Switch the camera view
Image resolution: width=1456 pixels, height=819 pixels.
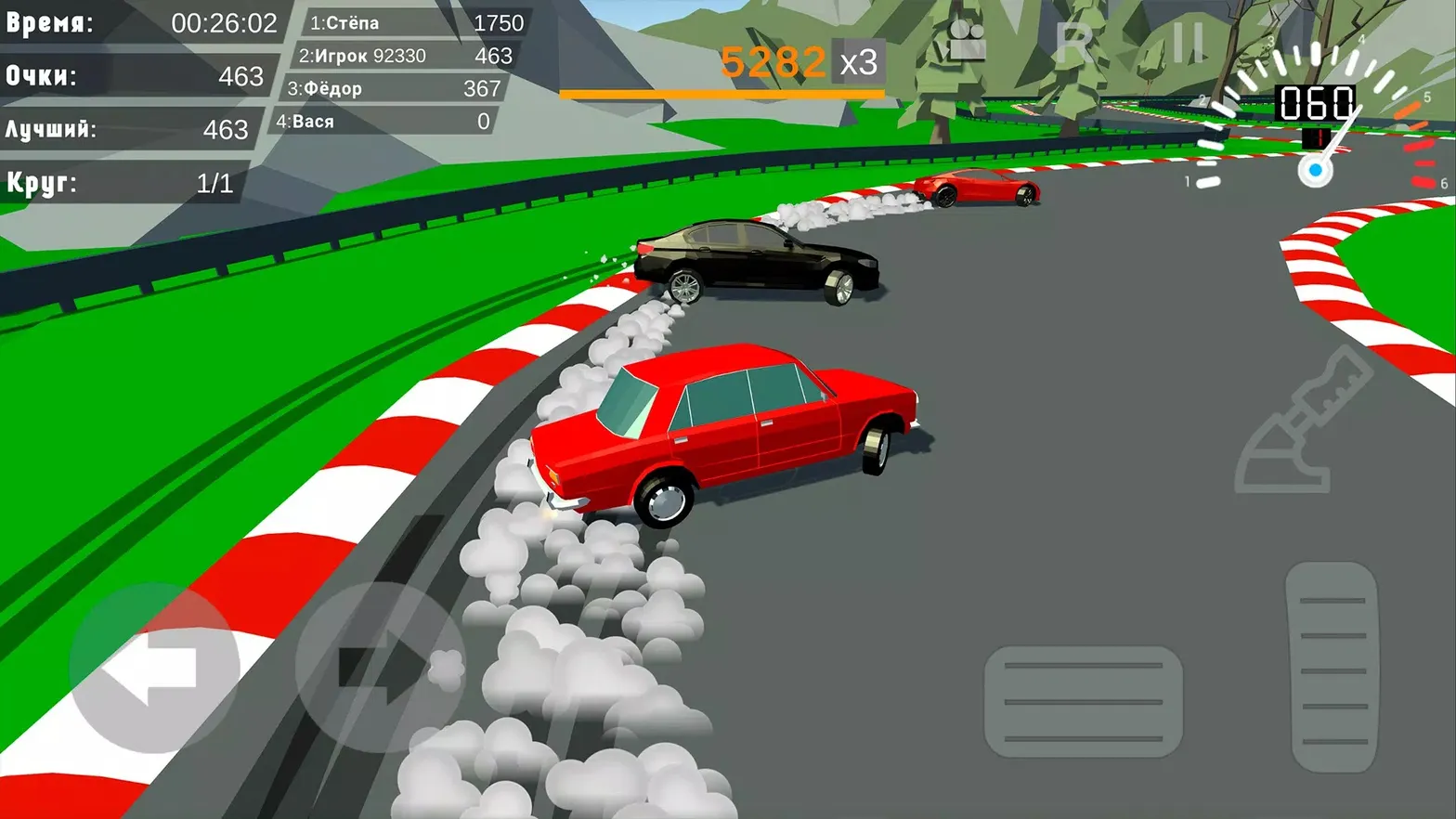[968, 41]
